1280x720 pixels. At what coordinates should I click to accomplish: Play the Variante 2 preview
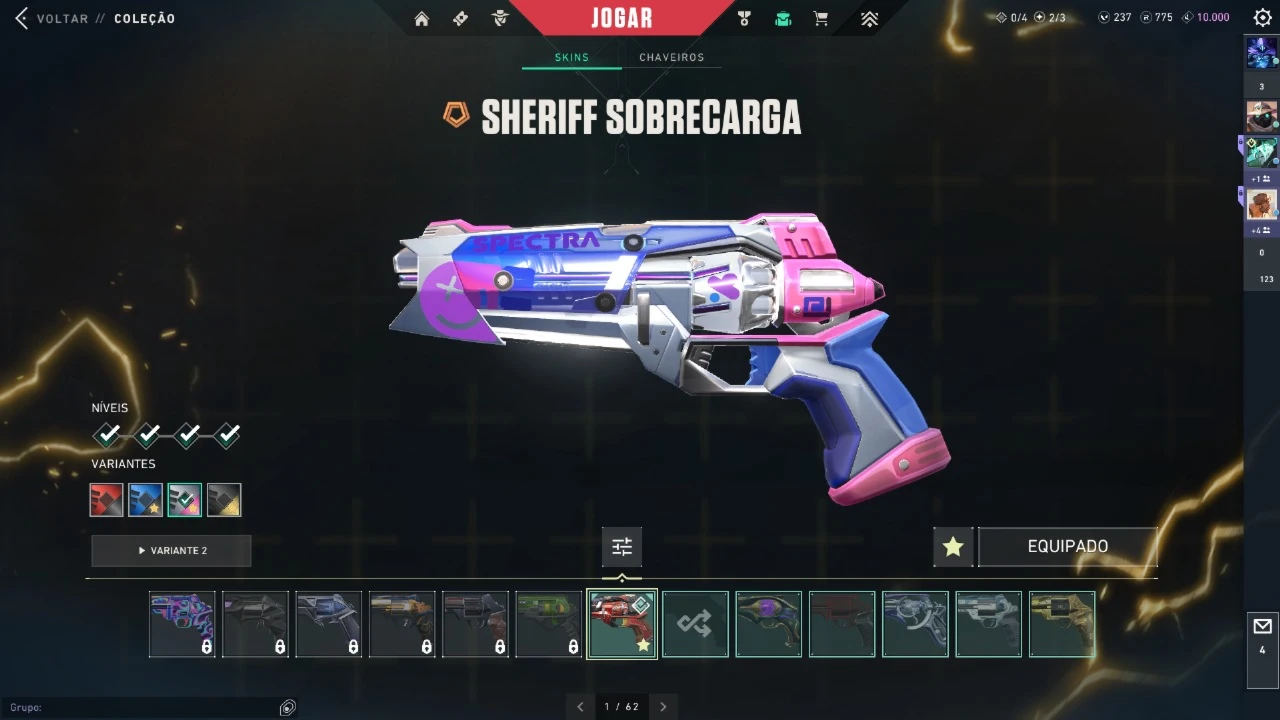click(171, 551)
